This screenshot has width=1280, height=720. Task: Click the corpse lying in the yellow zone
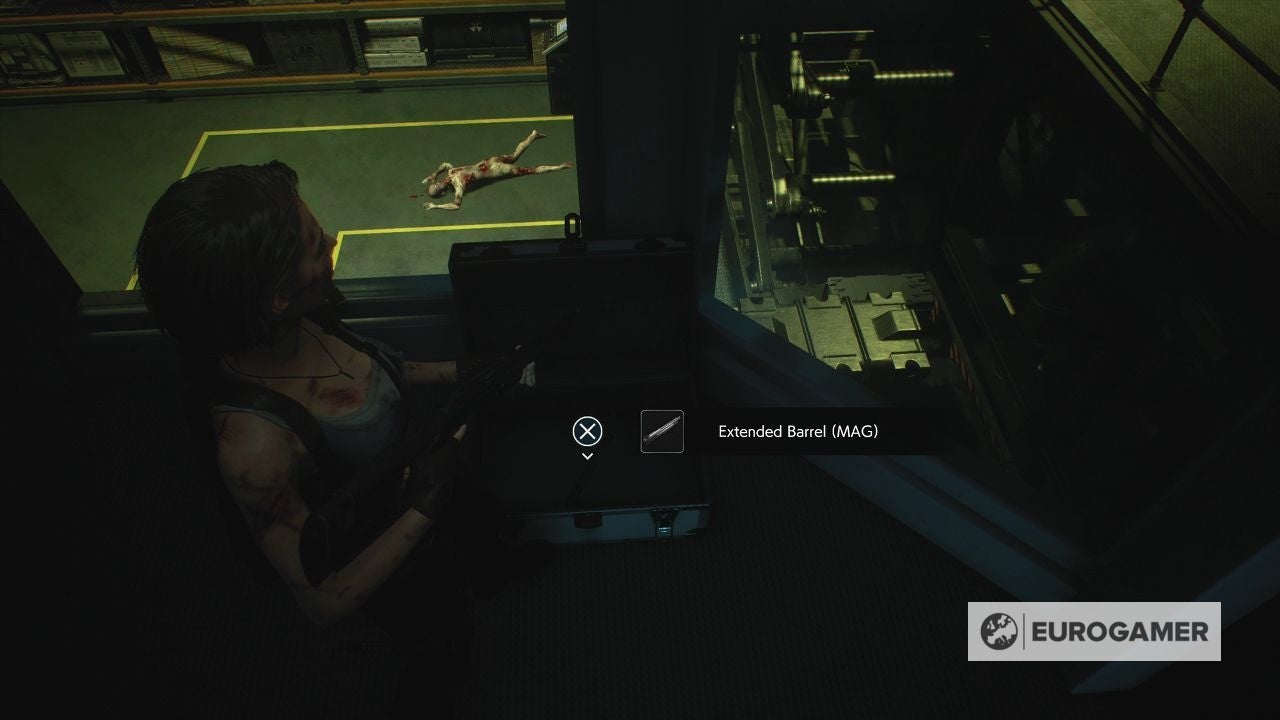pyautogui.click(x=490, y=170)
